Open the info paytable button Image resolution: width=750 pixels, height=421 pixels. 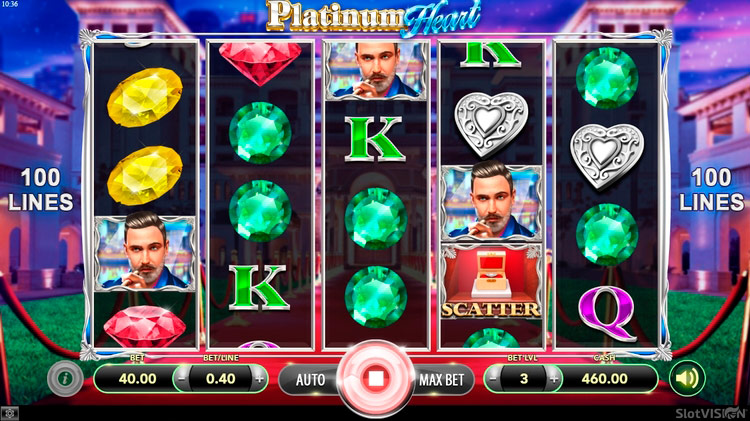pos(62,378)
